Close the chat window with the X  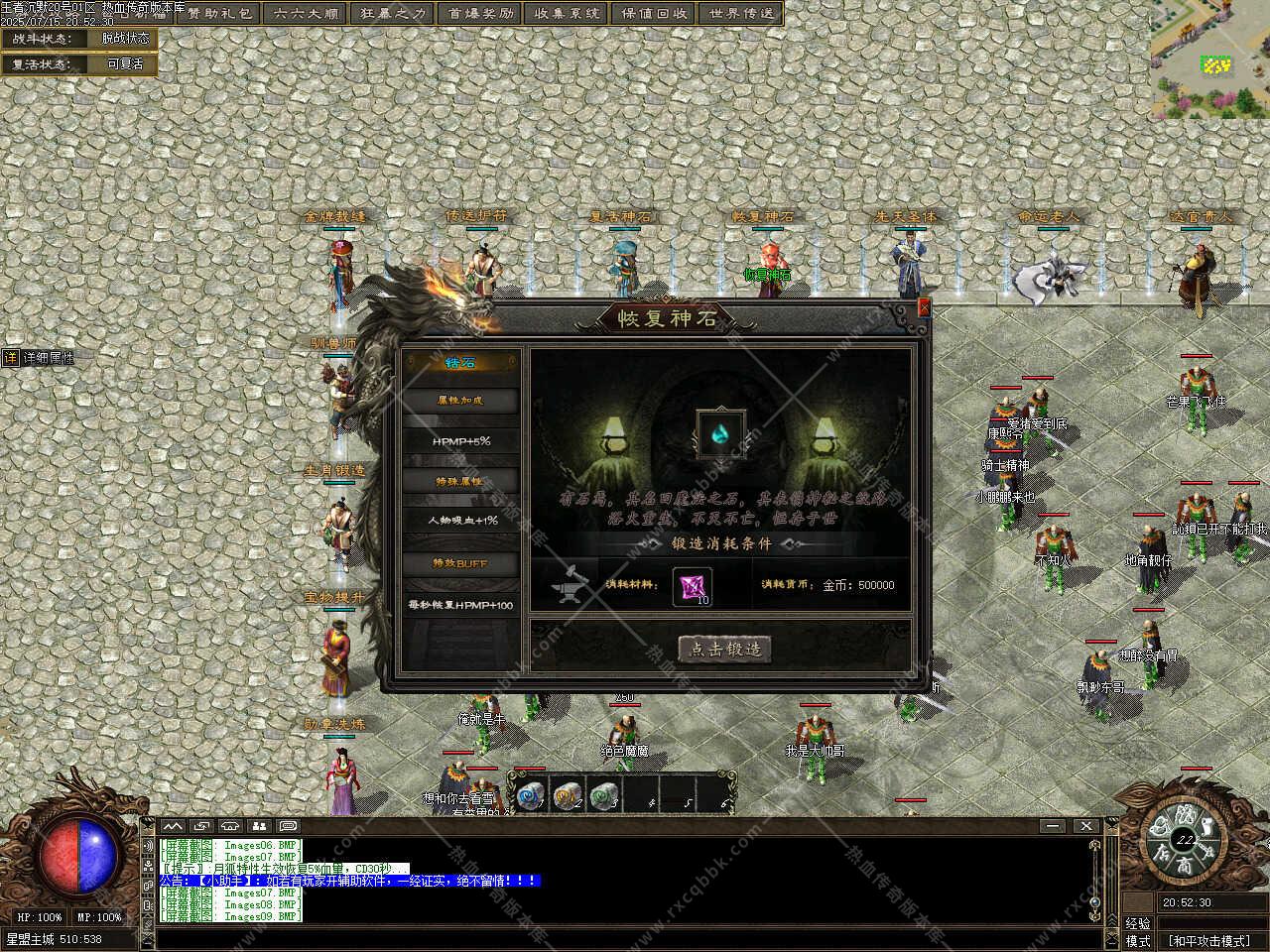tap(1085, 825)
